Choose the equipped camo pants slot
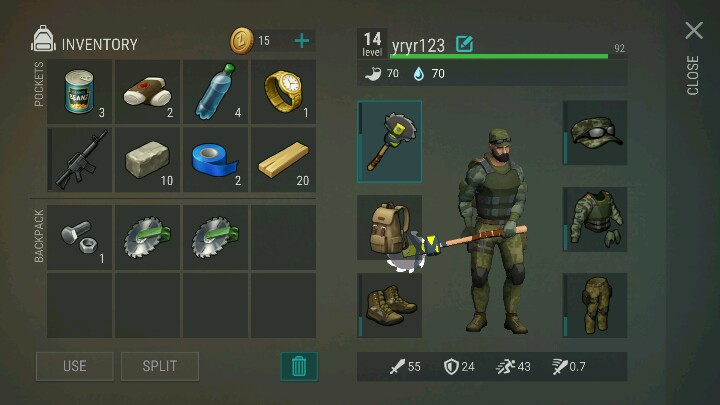 click(x=595, y=305)
